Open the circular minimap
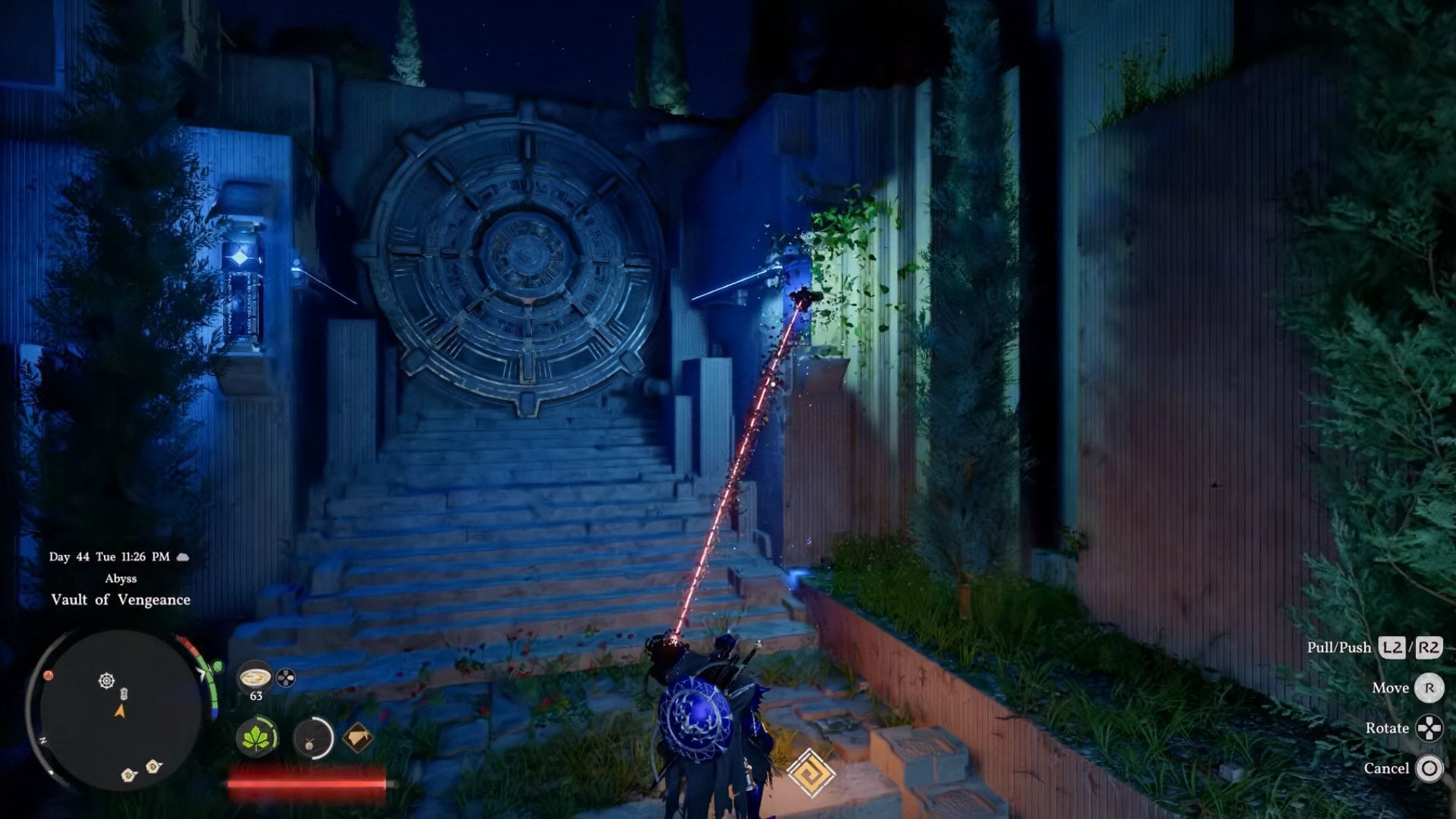Viewport: 1456px width, 819px height. click(x=118, y=711)
